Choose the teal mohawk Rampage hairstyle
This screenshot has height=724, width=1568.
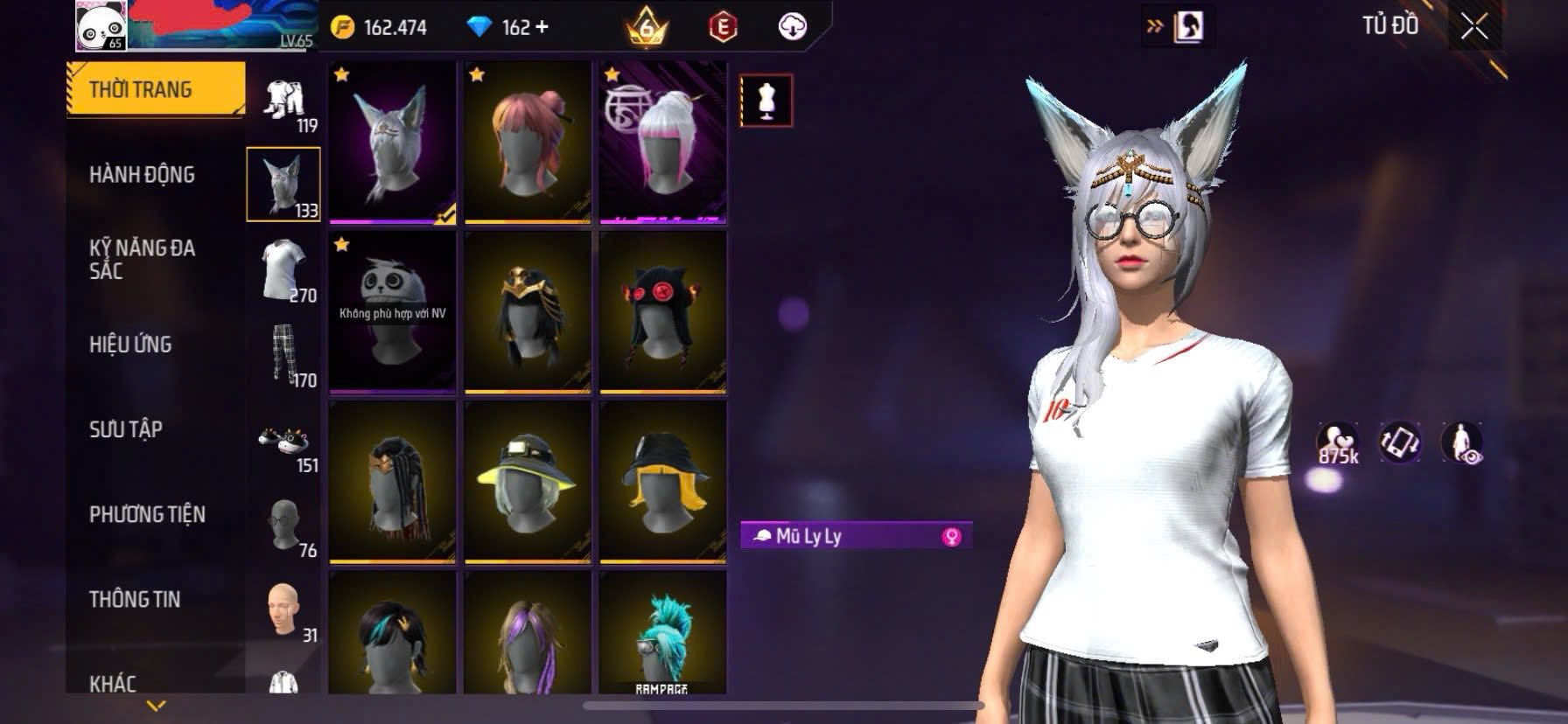point(662,633)
